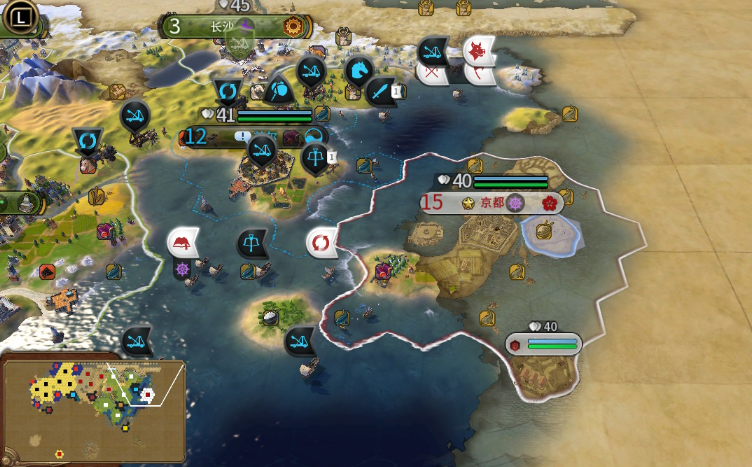Select the horse-head cavalry unit flag
Image resolution: width=752 pixels, height=467 pixels.
[x=358, y=71]
